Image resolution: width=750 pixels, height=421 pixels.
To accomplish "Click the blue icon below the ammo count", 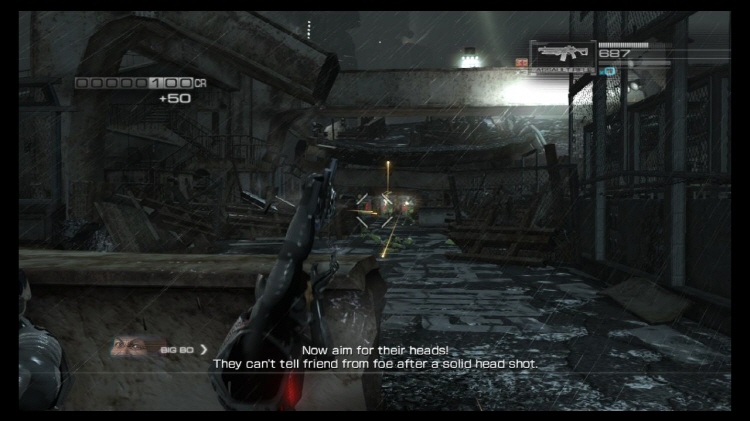I will [x=606, y=72].
